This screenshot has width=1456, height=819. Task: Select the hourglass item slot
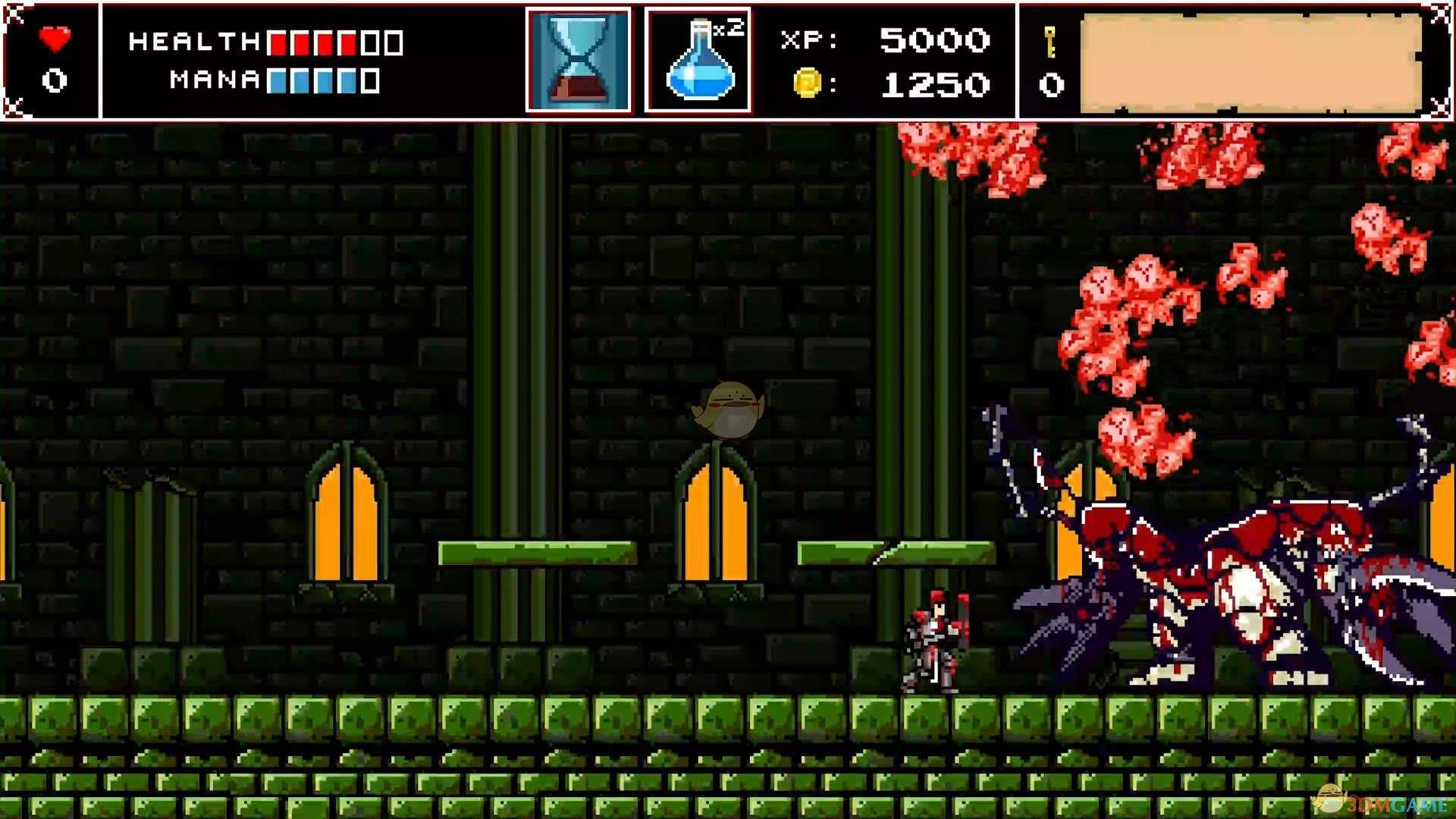coord(579,61)
